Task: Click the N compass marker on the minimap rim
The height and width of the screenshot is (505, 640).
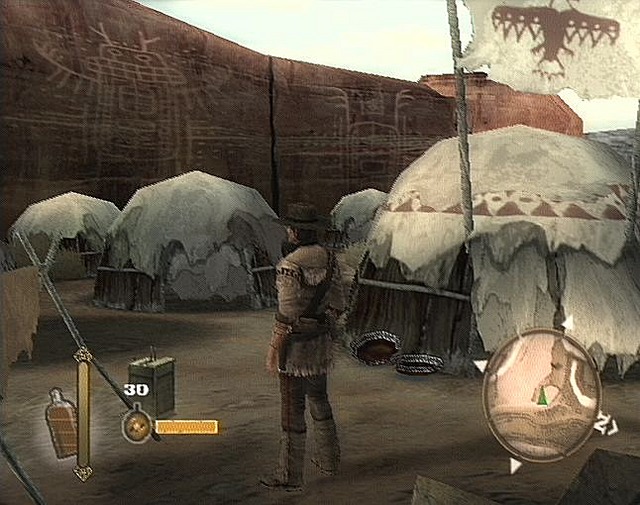Action: pos(605,426)
